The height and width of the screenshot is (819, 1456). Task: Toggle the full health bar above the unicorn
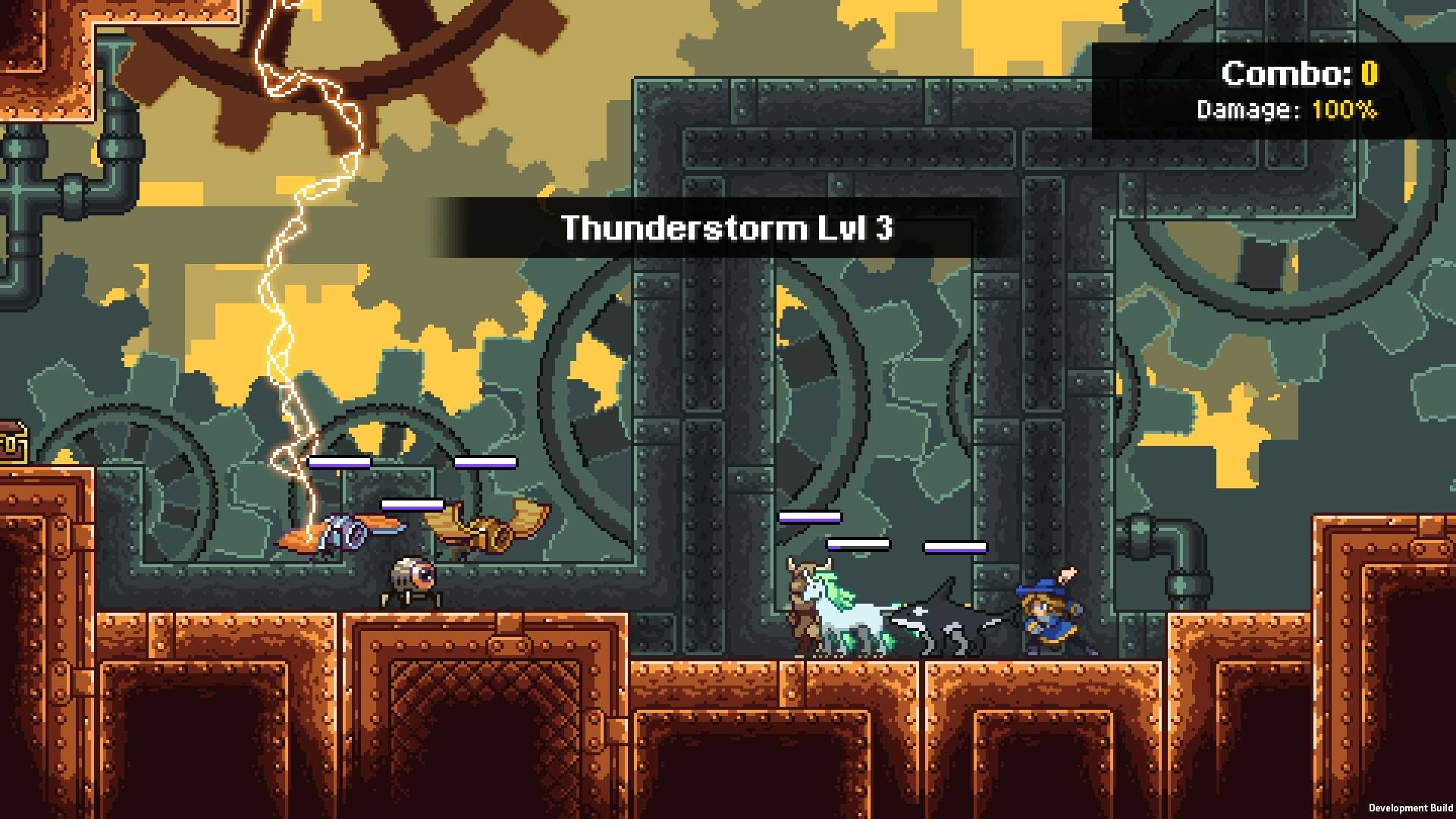point(809,516)
